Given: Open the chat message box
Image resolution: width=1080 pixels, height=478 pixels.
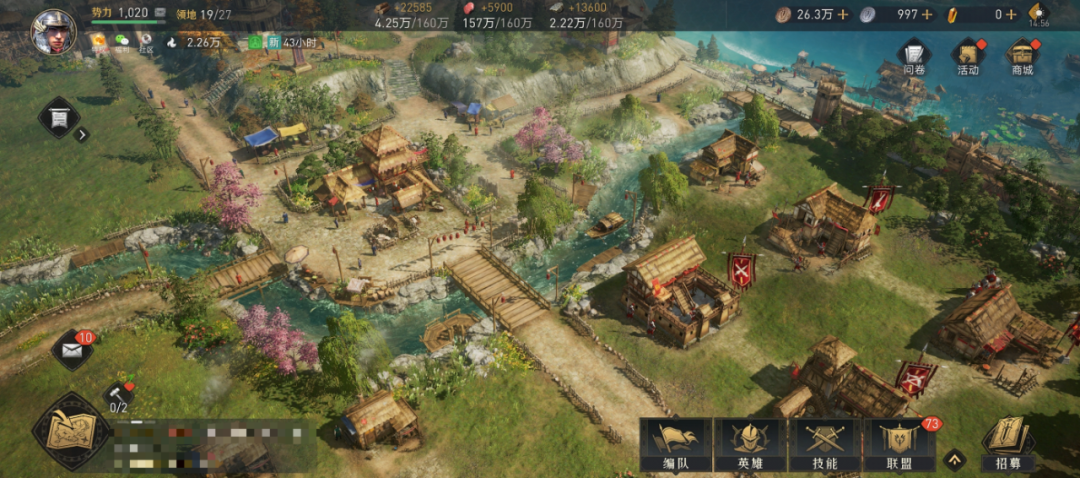Looking at the screenshot, I should [x=215, y=445].
